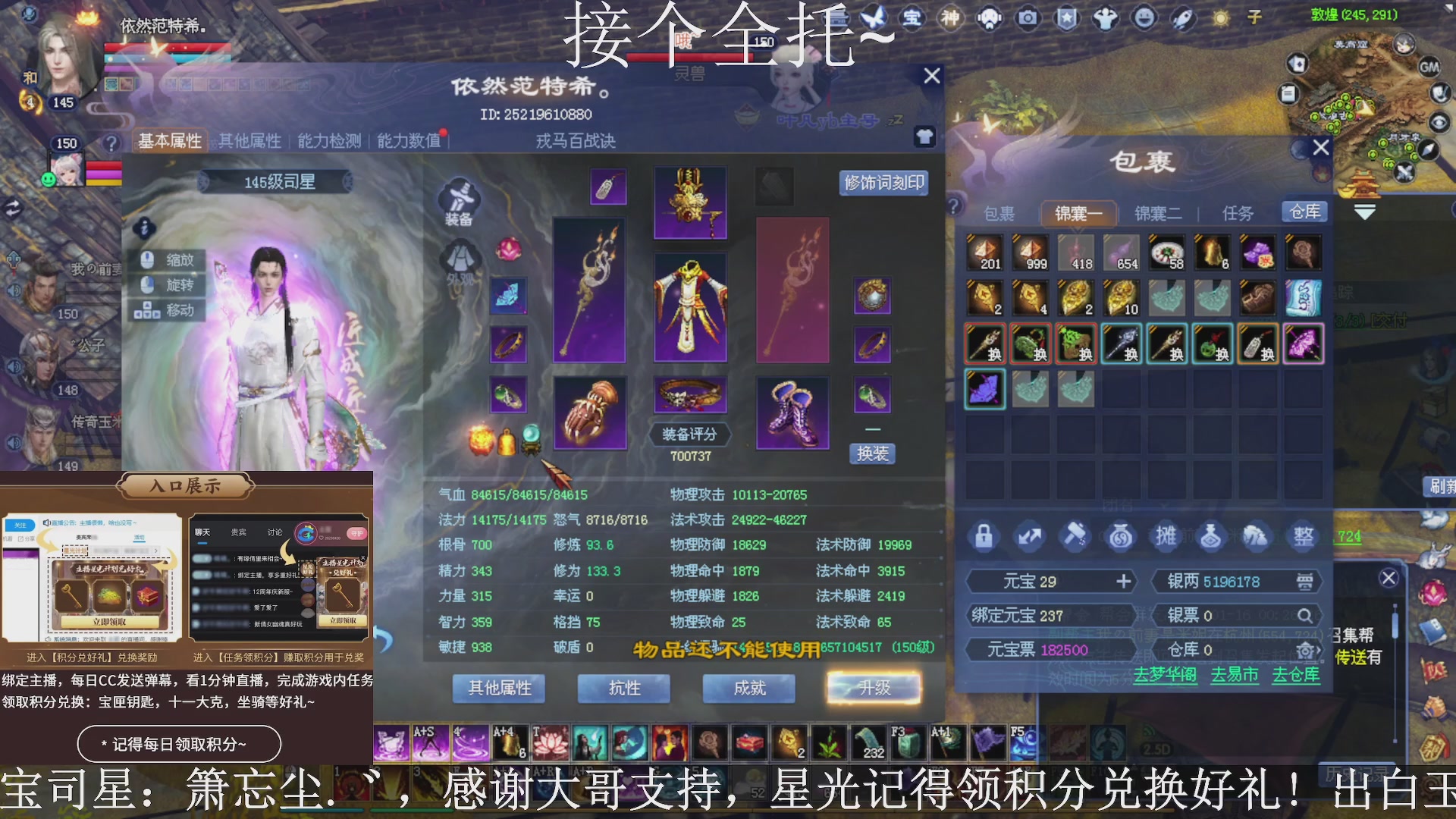The width and height of the screenshot is (1456, 819).
Task: Toggle the bag lock icon
Action: pos(984,536)
